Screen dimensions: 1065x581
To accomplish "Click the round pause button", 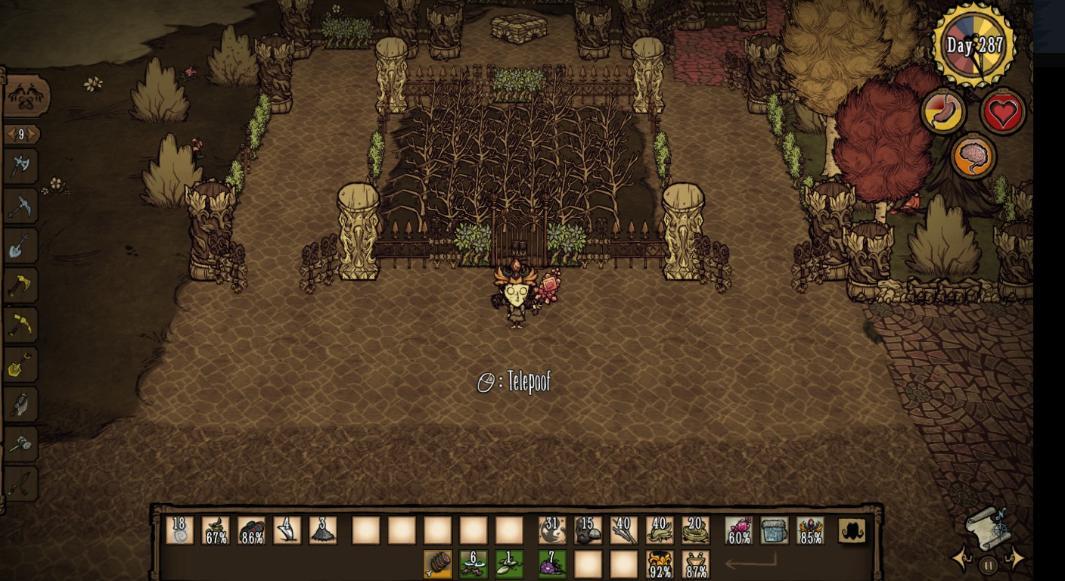I will point(988,565).
